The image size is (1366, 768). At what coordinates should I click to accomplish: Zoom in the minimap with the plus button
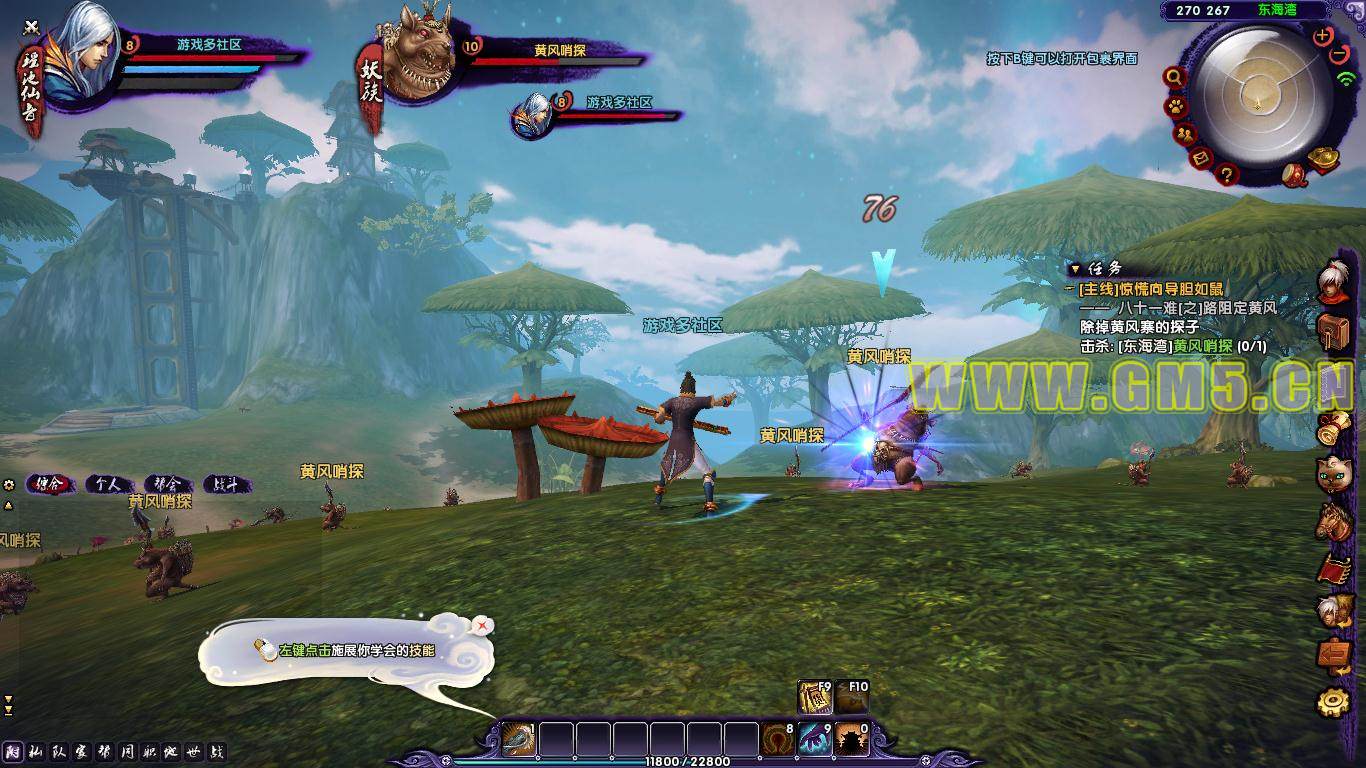(x=1323, y=36)
